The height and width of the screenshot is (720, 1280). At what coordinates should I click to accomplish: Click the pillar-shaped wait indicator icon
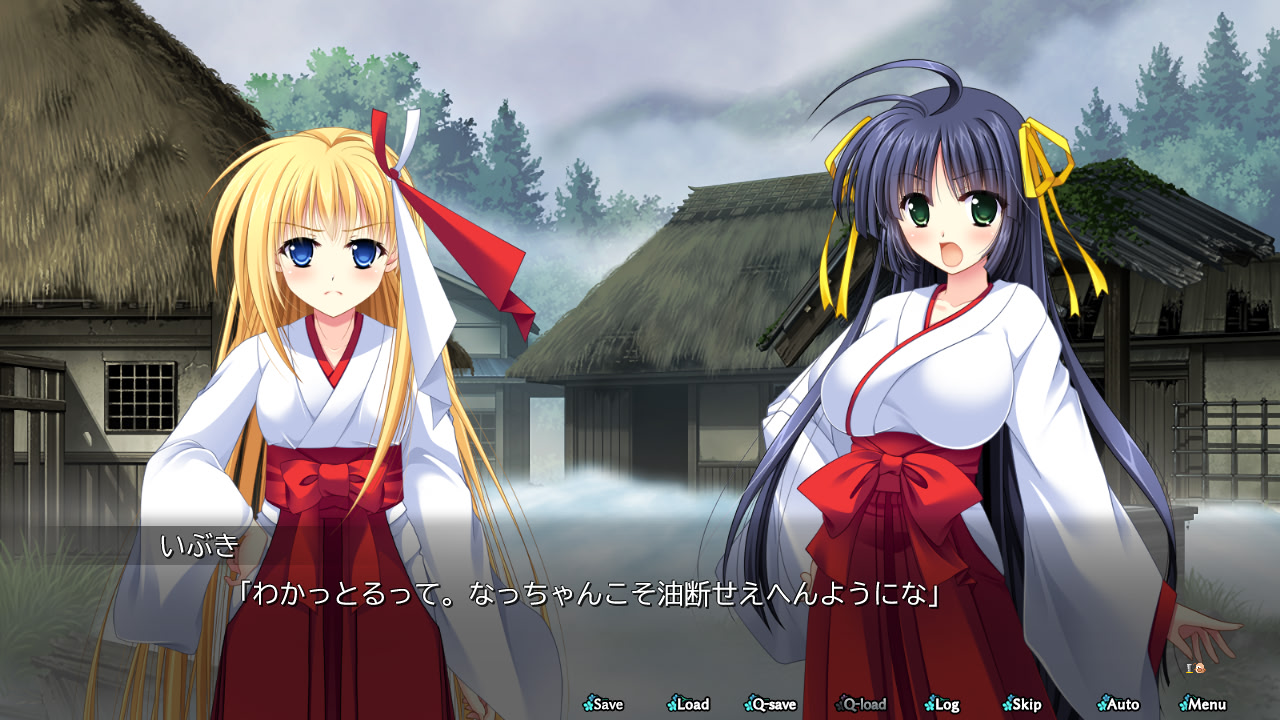click(x=1189, y=668)
